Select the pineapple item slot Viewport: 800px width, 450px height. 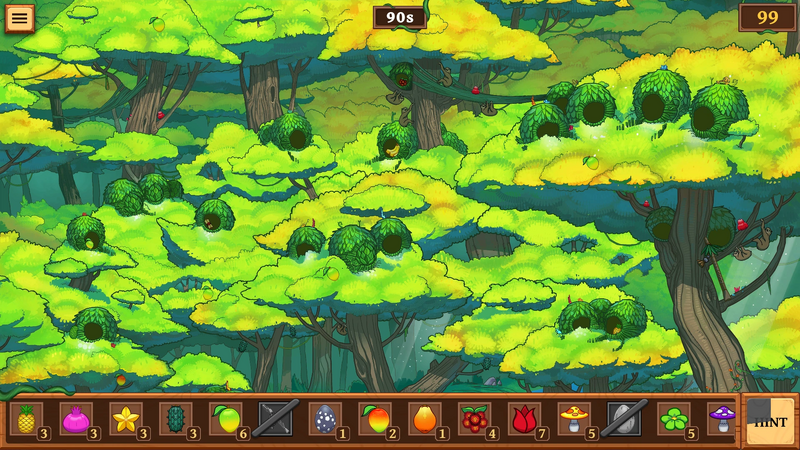coord(26,419)
